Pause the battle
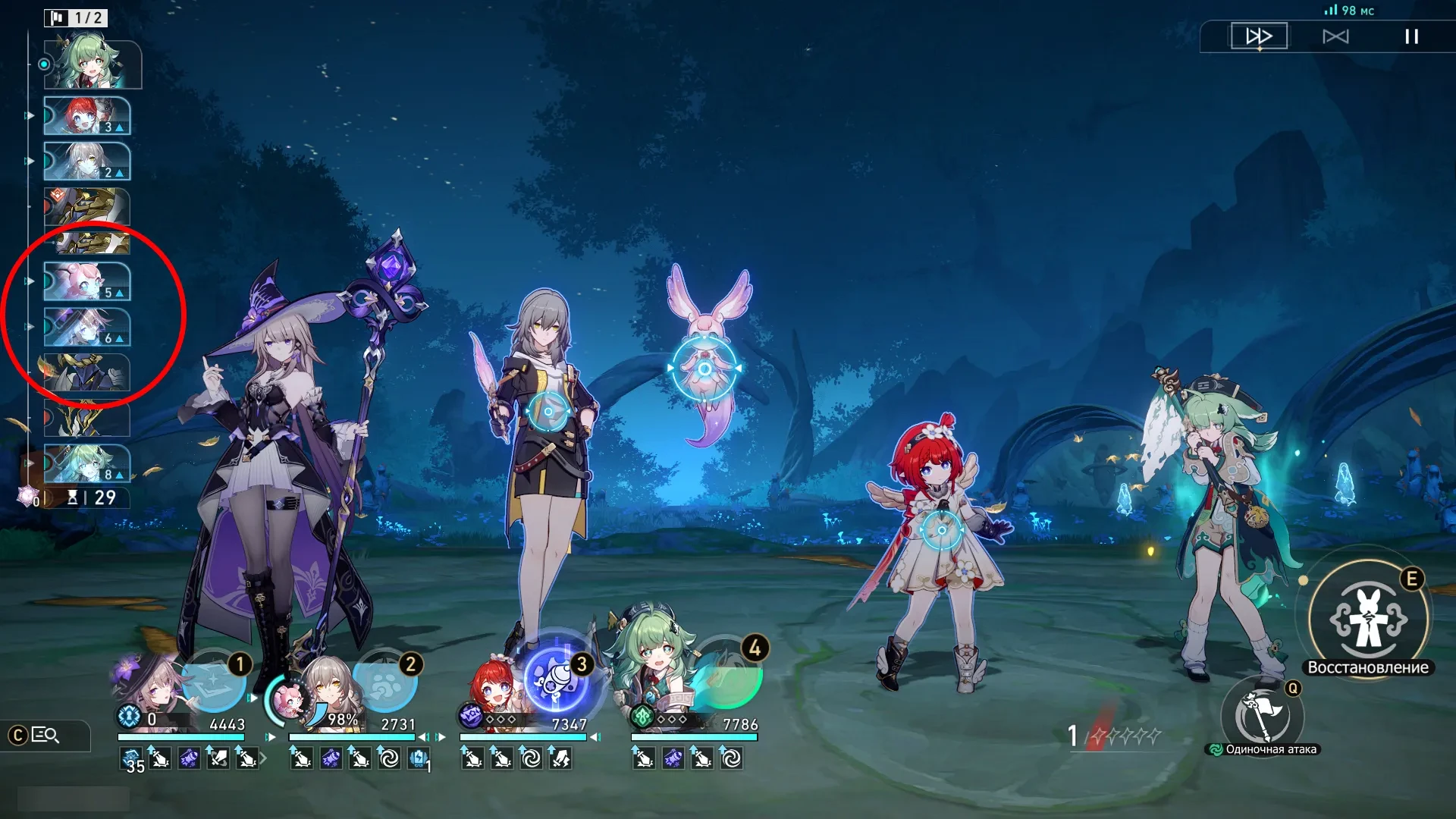The width and height of the screenshot is (1456, 819). click(1411, 36)
